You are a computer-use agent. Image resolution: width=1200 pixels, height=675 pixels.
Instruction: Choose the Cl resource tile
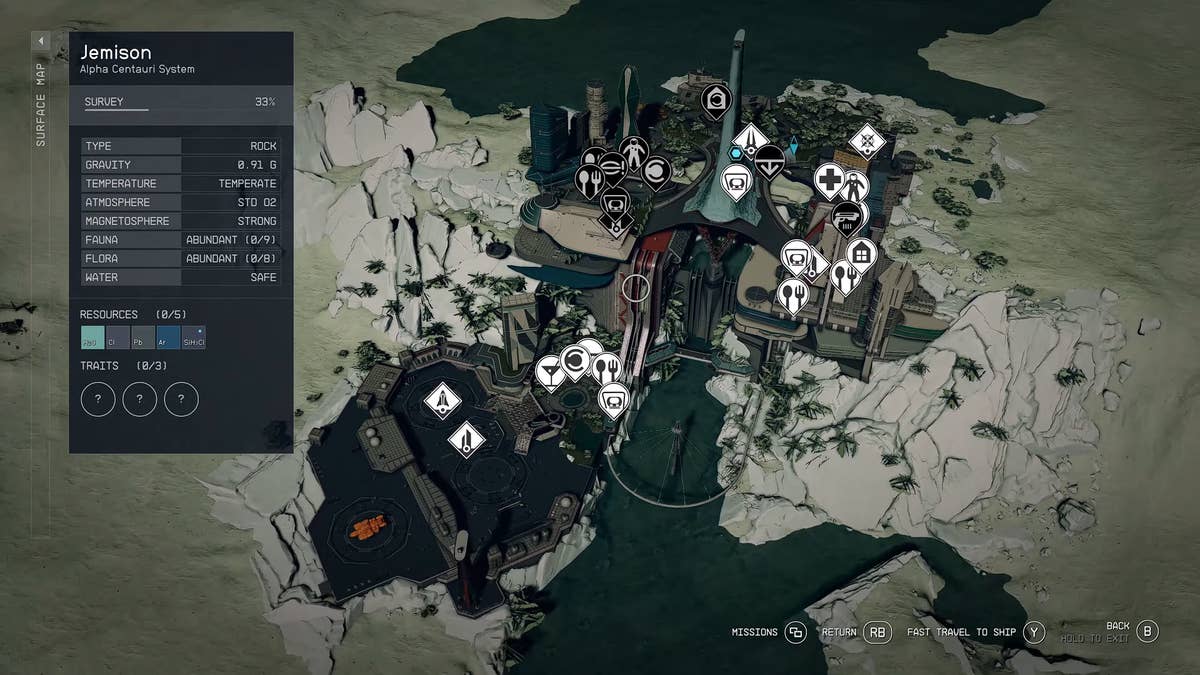coord(118,338)
